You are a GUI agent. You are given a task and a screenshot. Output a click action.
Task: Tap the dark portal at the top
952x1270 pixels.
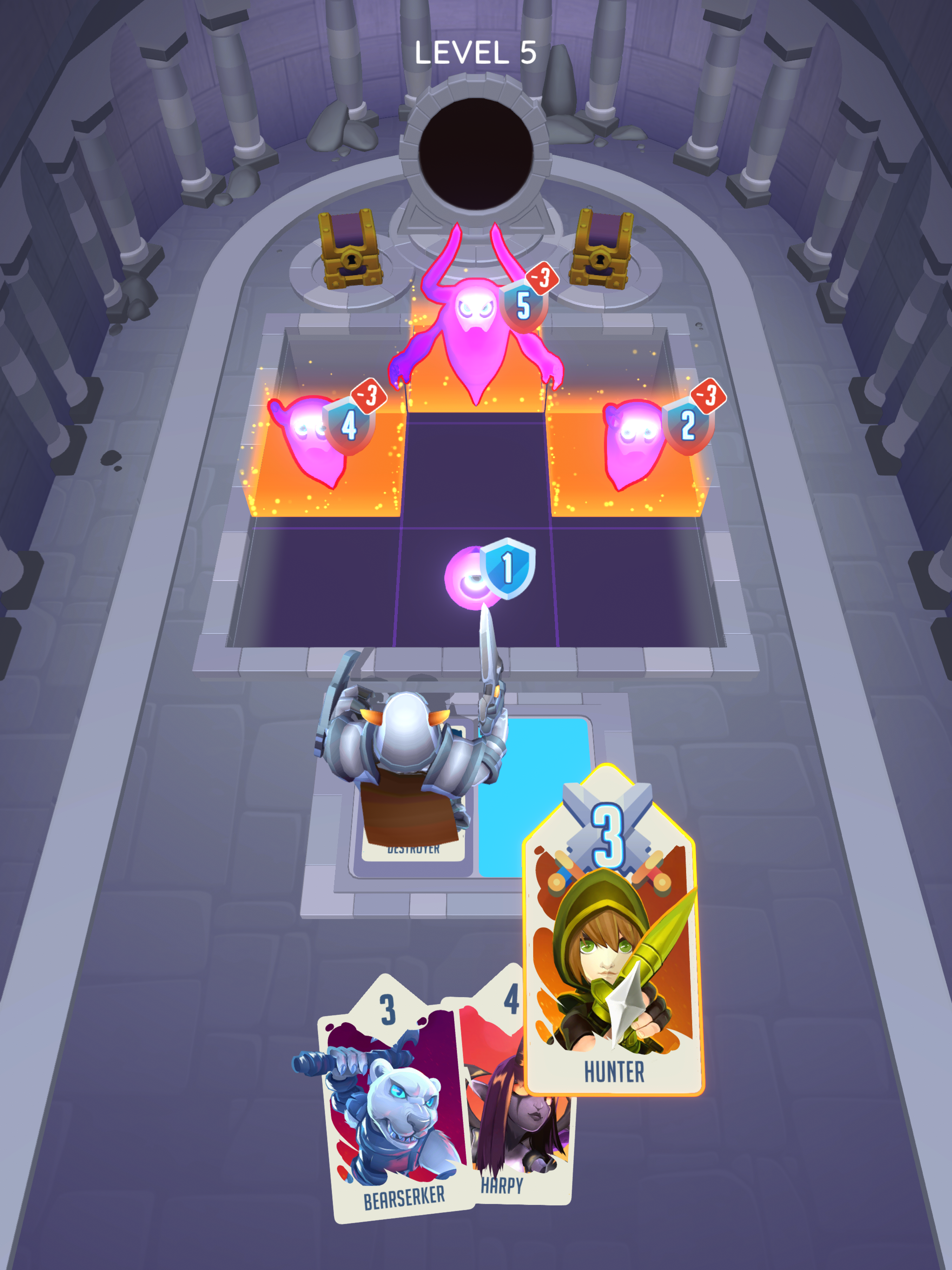point(476,152)
